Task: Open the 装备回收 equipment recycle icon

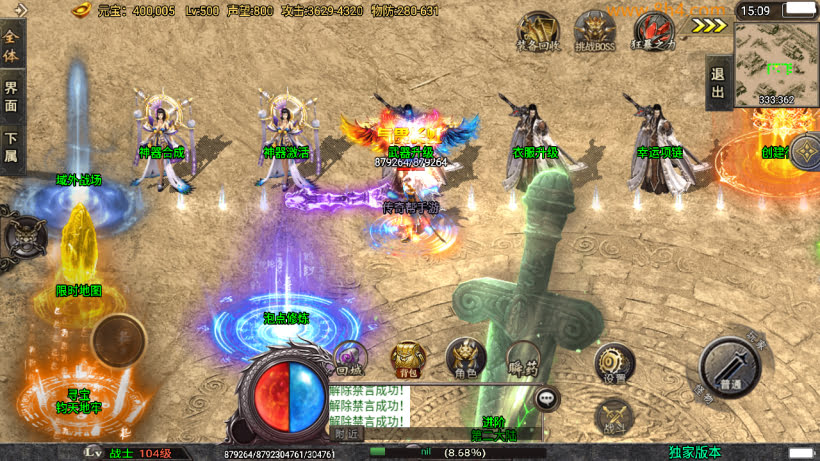Action: pyautogui.click(x=538, y=31)
